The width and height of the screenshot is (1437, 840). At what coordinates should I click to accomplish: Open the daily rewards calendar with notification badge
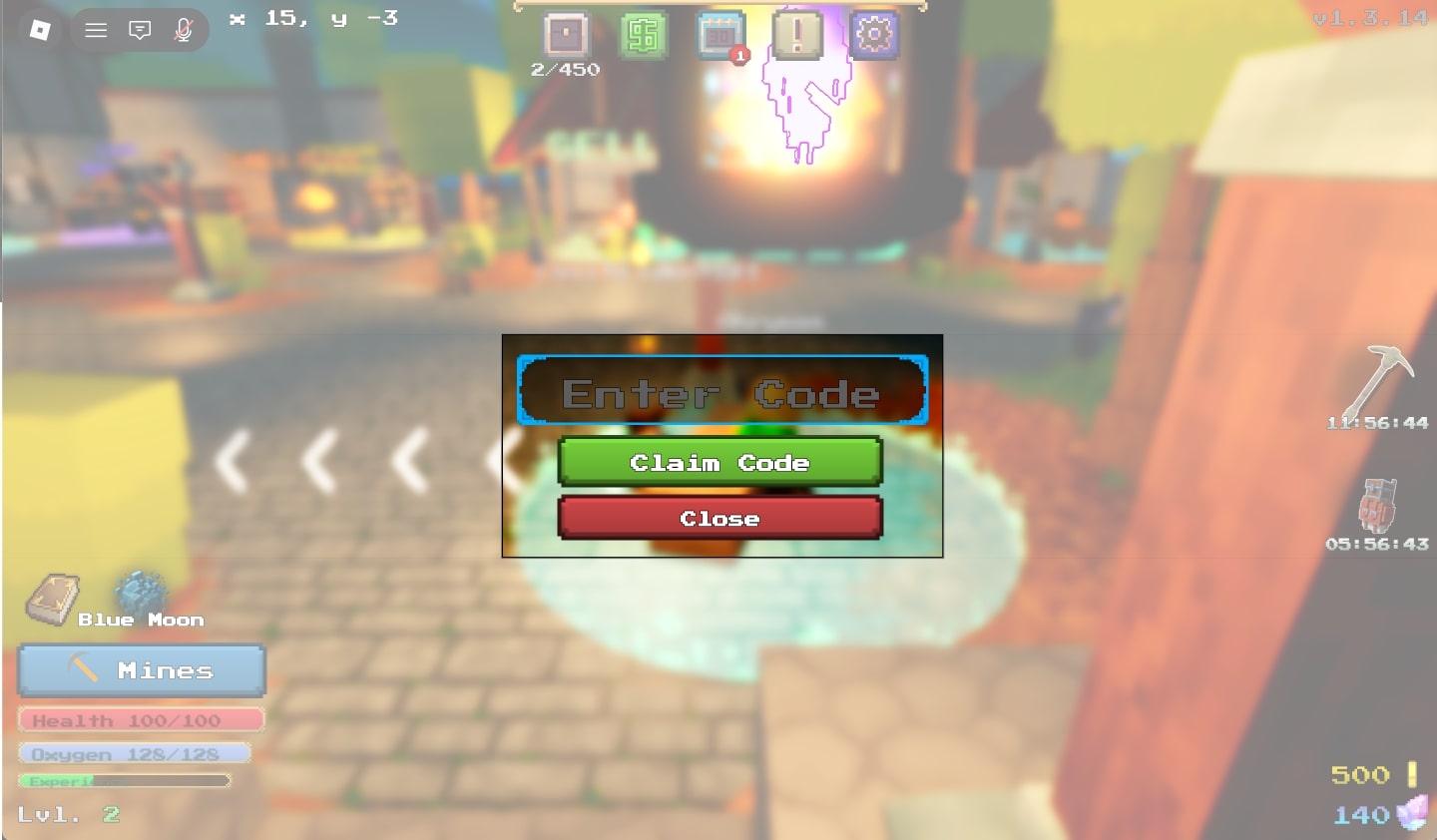coord(720,33)
